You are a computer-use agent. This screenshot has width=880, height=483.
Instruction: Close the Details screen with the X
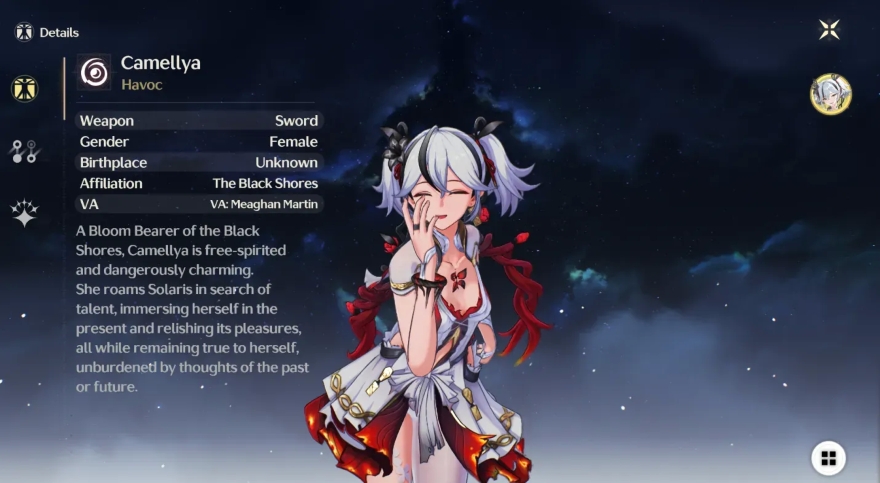829,29
